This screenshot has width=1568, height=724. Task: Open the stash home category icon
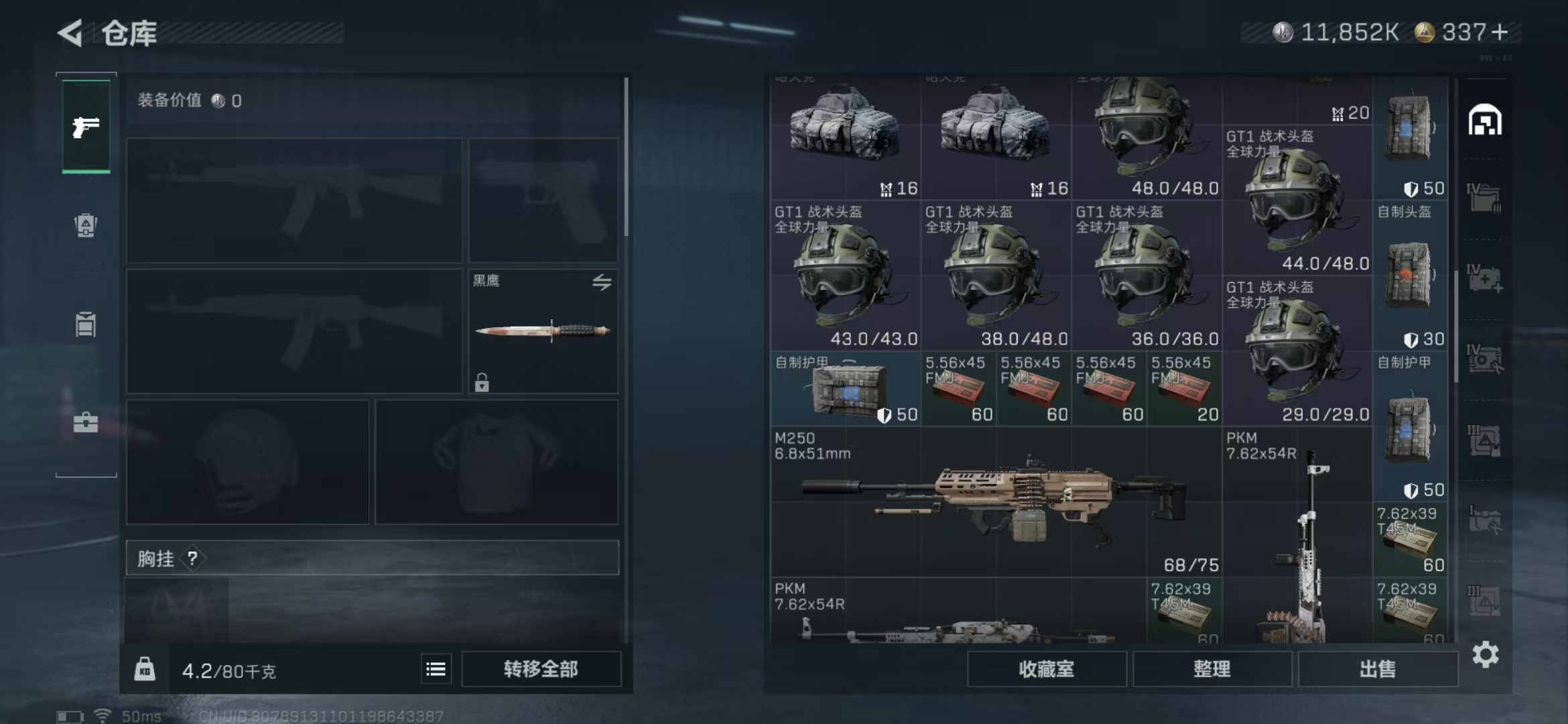coord(1485,121)
